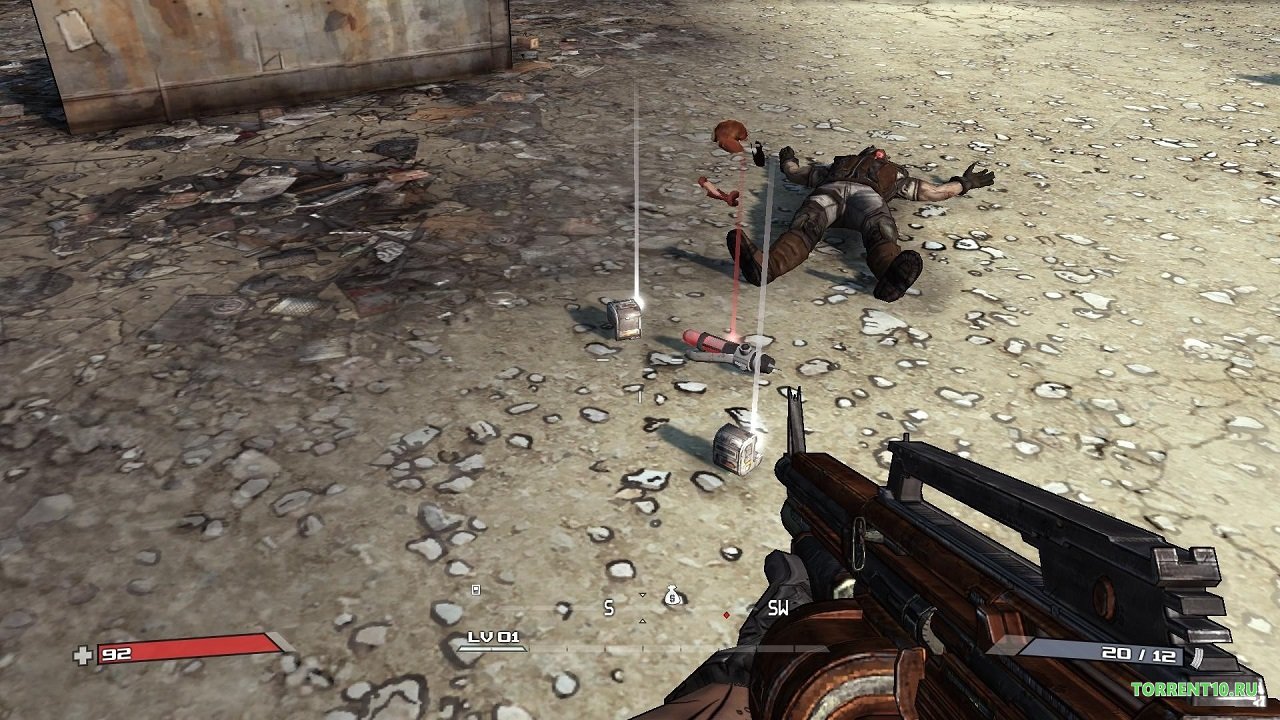Viewport: 1280px width, 720px height.
Task: Click the money bag marker on the compass
Action: coord(673,597)
